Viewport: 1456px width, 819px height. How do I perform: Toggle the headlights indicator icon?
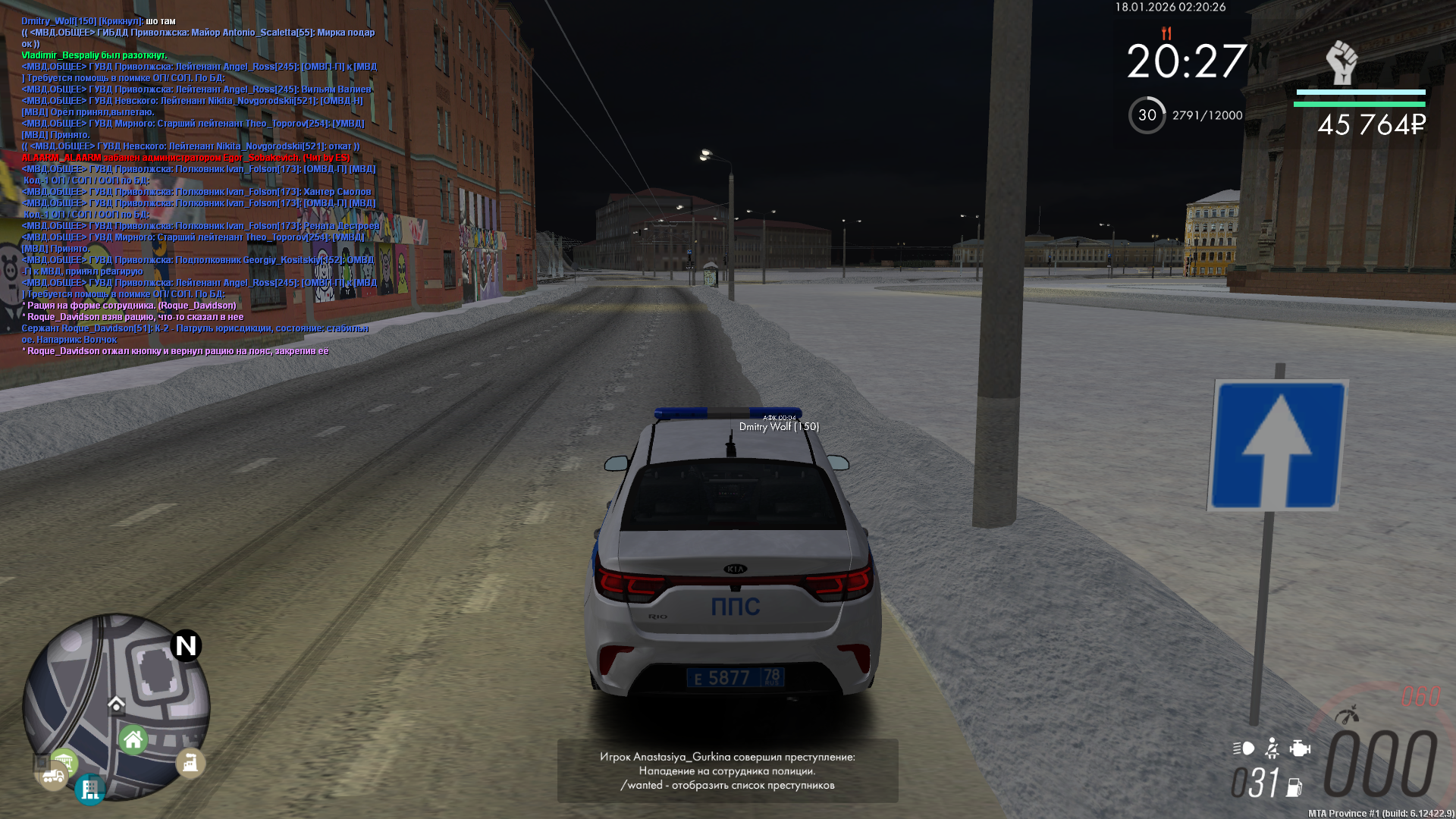click(x=1244, y=749)
